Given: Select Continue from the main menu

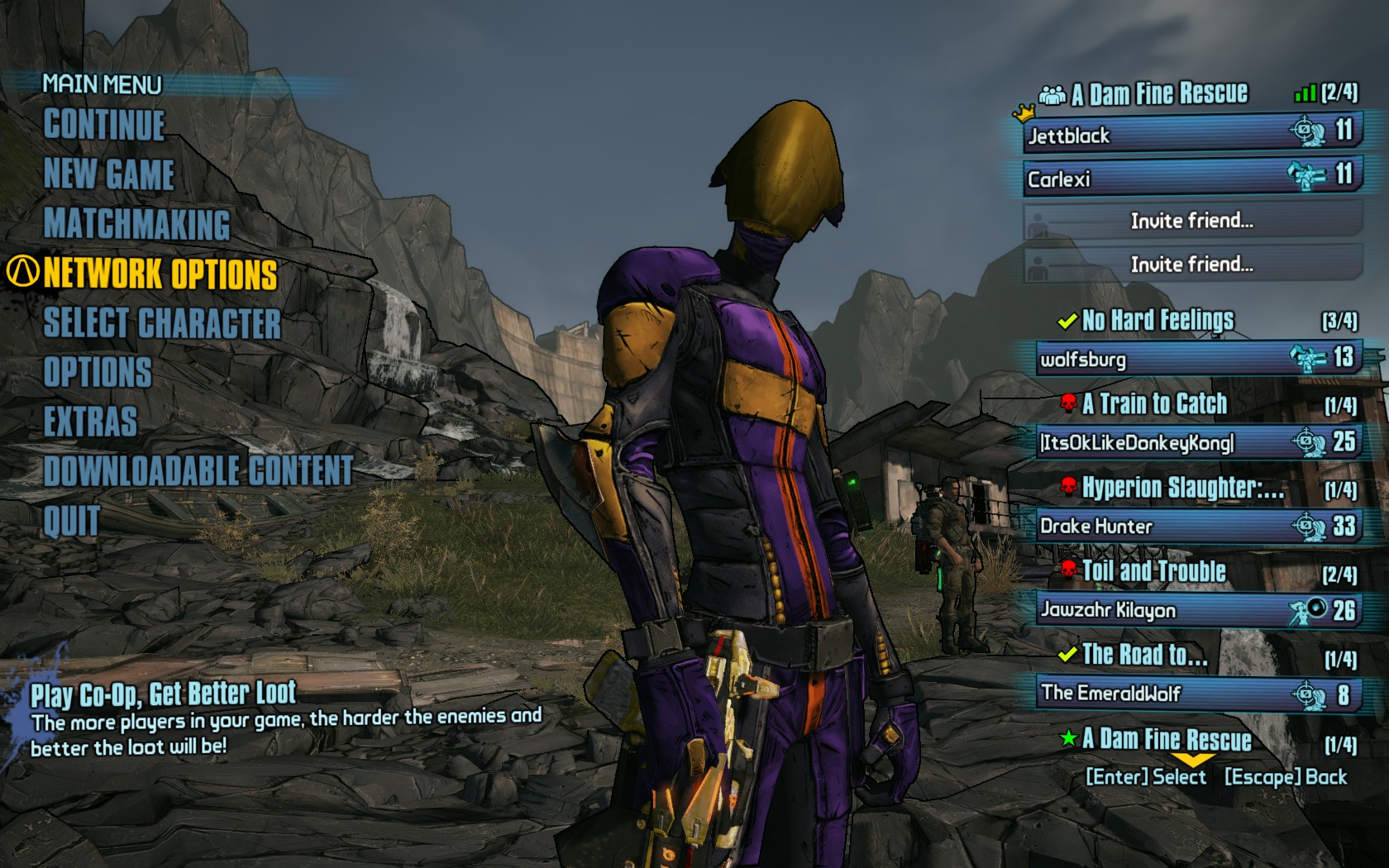Looking at the screenshot, I should pos(105,126).
